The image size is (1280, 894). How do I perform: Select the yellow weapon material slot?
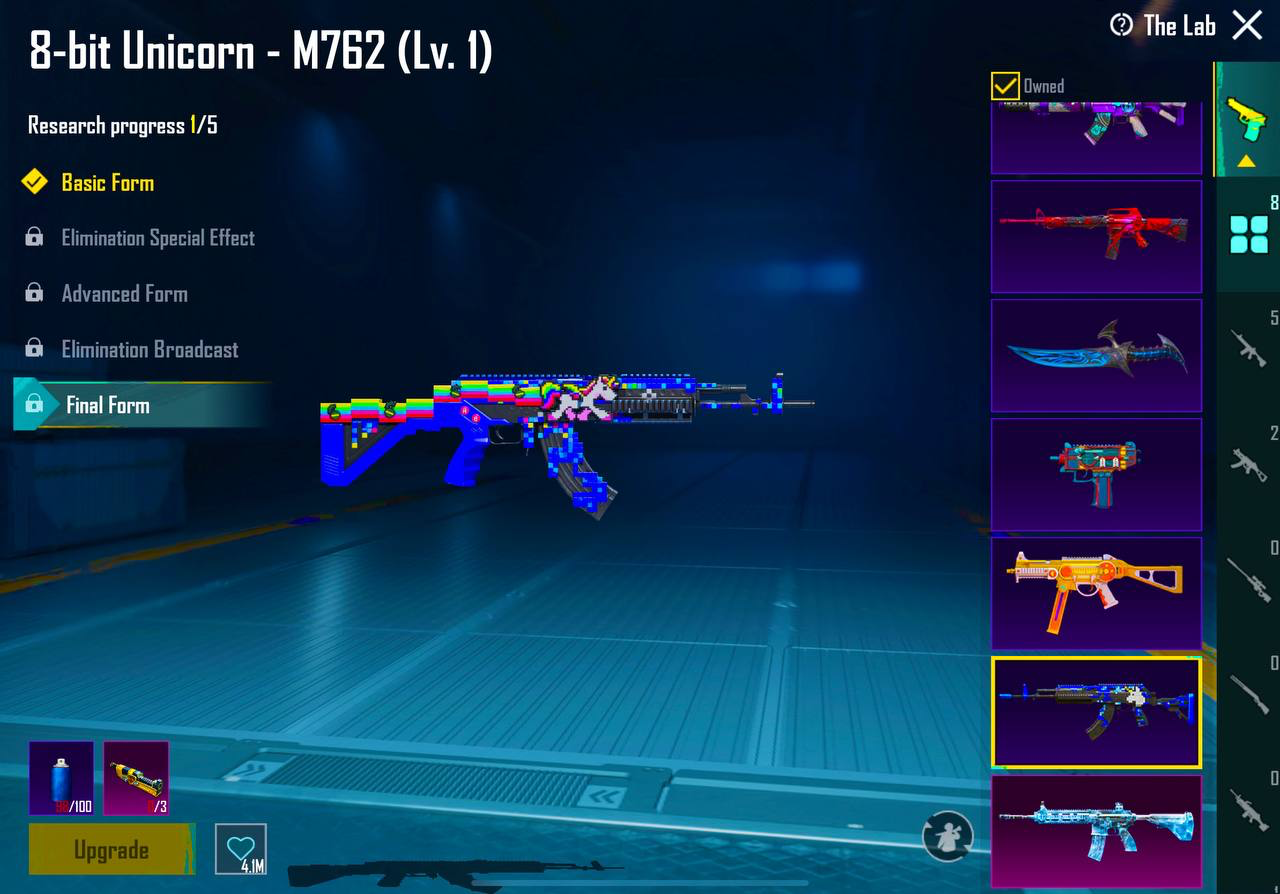pyautogui.click(x=136, y=777)
